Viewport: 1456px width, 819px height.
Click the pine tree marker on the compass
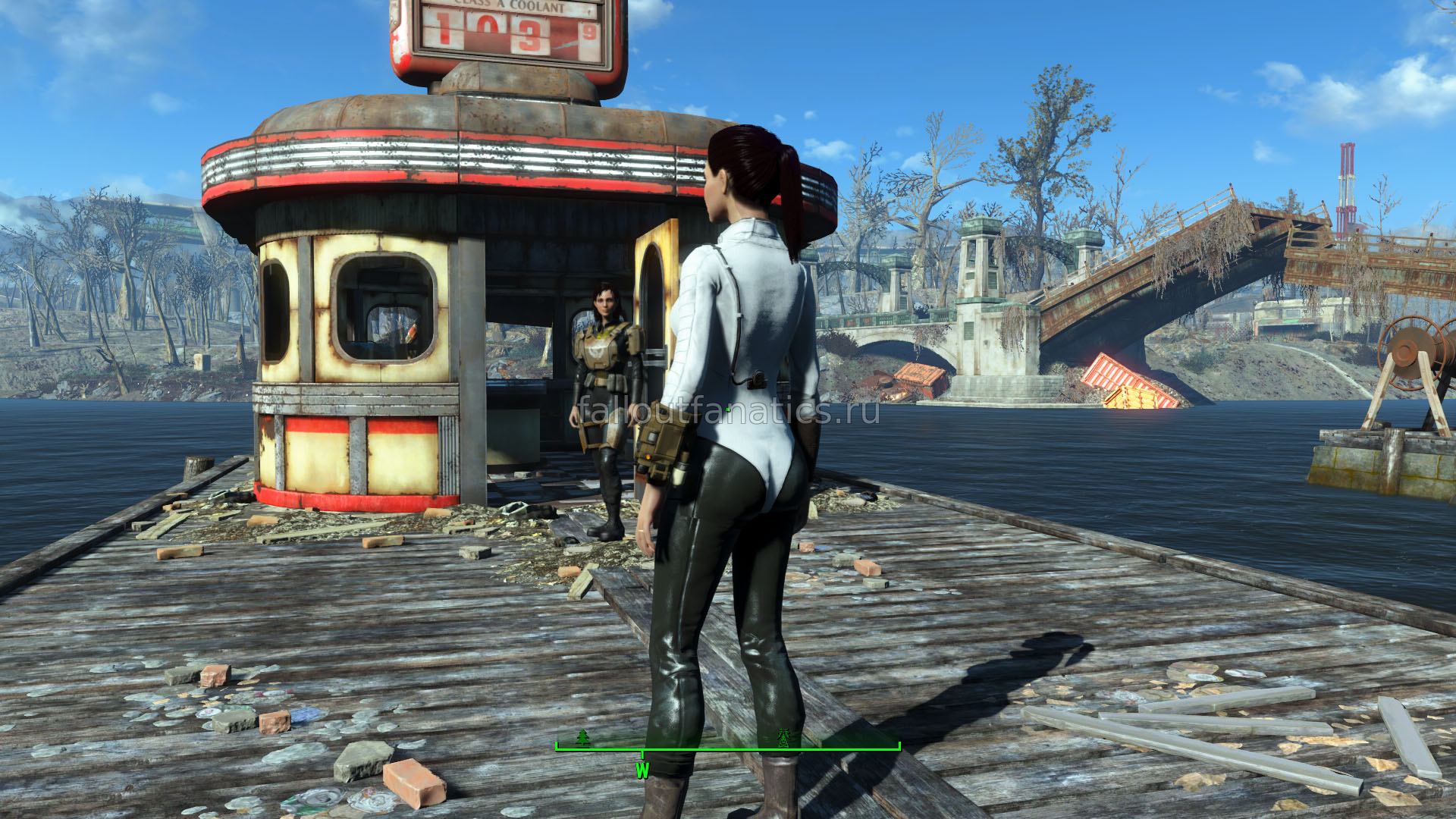point(582,737)
